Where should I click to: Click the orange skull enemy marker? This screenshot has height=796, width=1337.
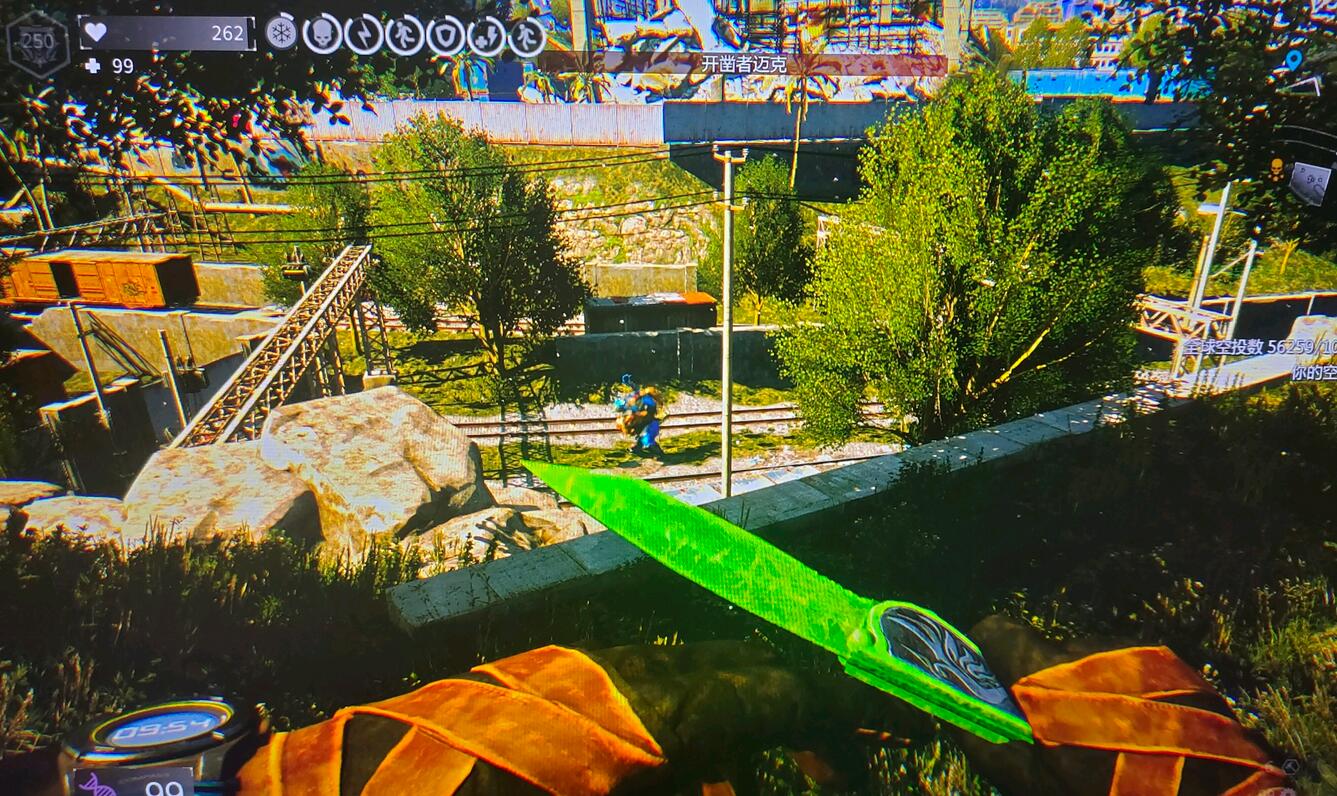(1276, 168)
